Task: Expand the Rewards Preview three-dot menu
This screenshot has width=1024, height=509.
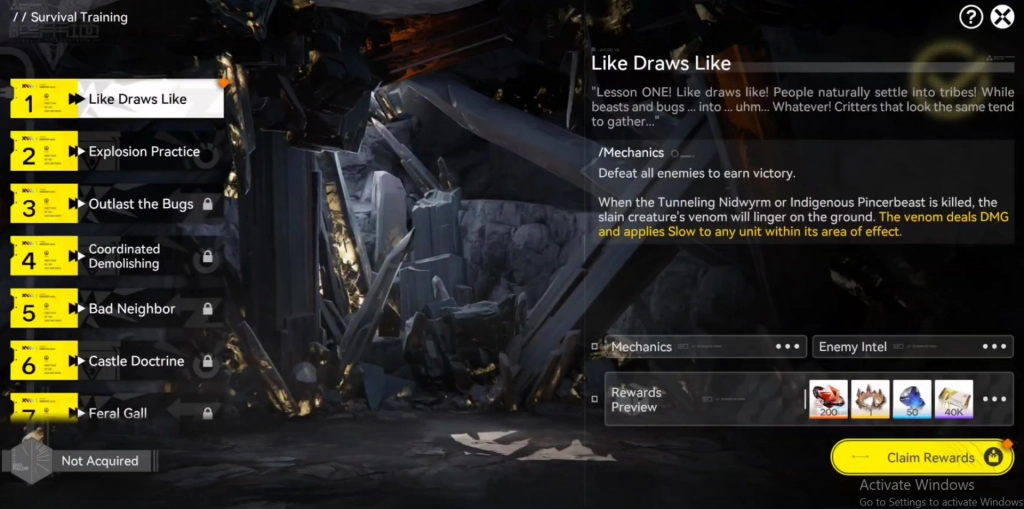Action: [994, 399]
